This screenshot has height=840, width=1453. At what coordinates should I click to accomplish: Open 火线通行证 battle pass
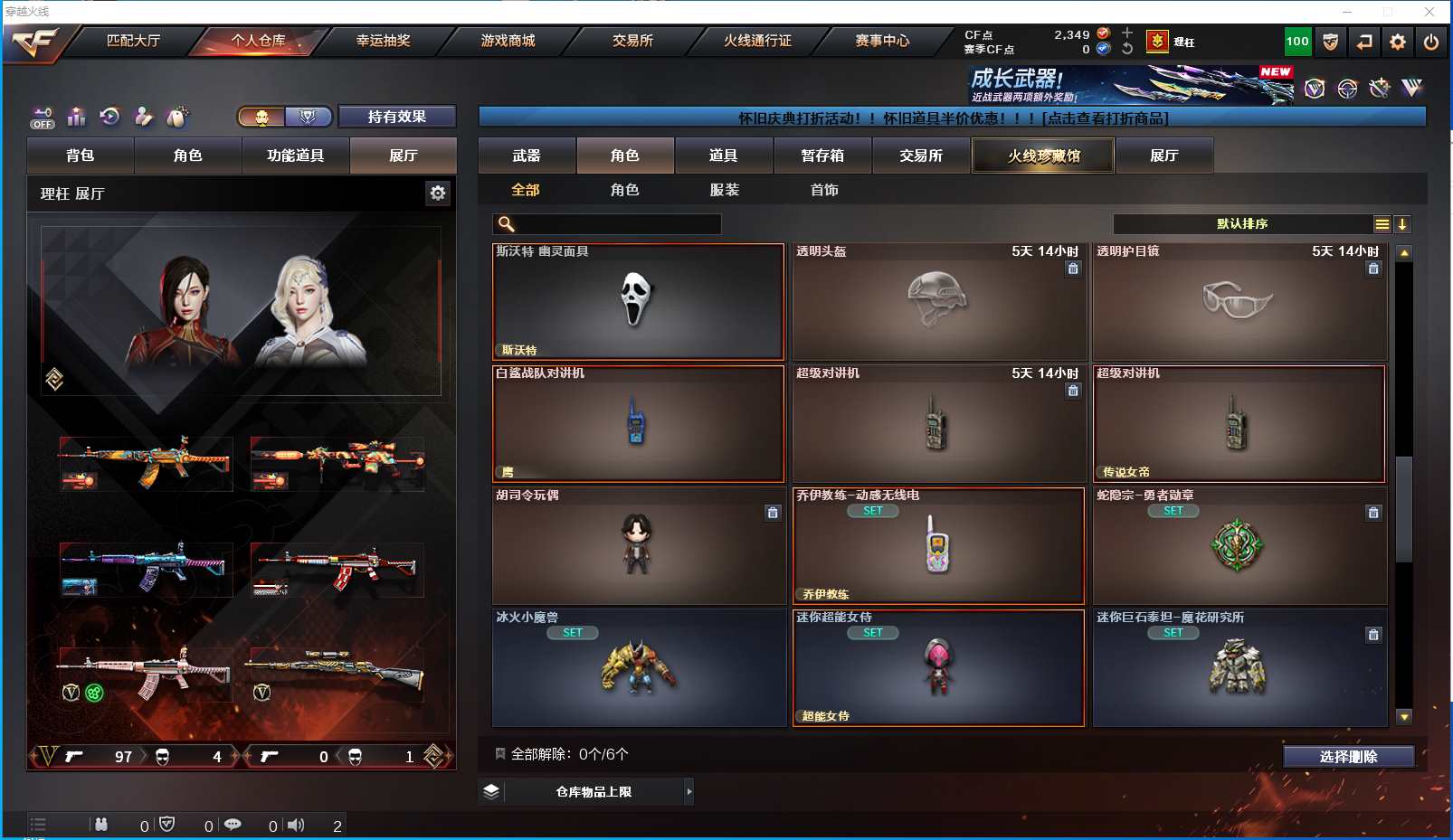(757, 41)
